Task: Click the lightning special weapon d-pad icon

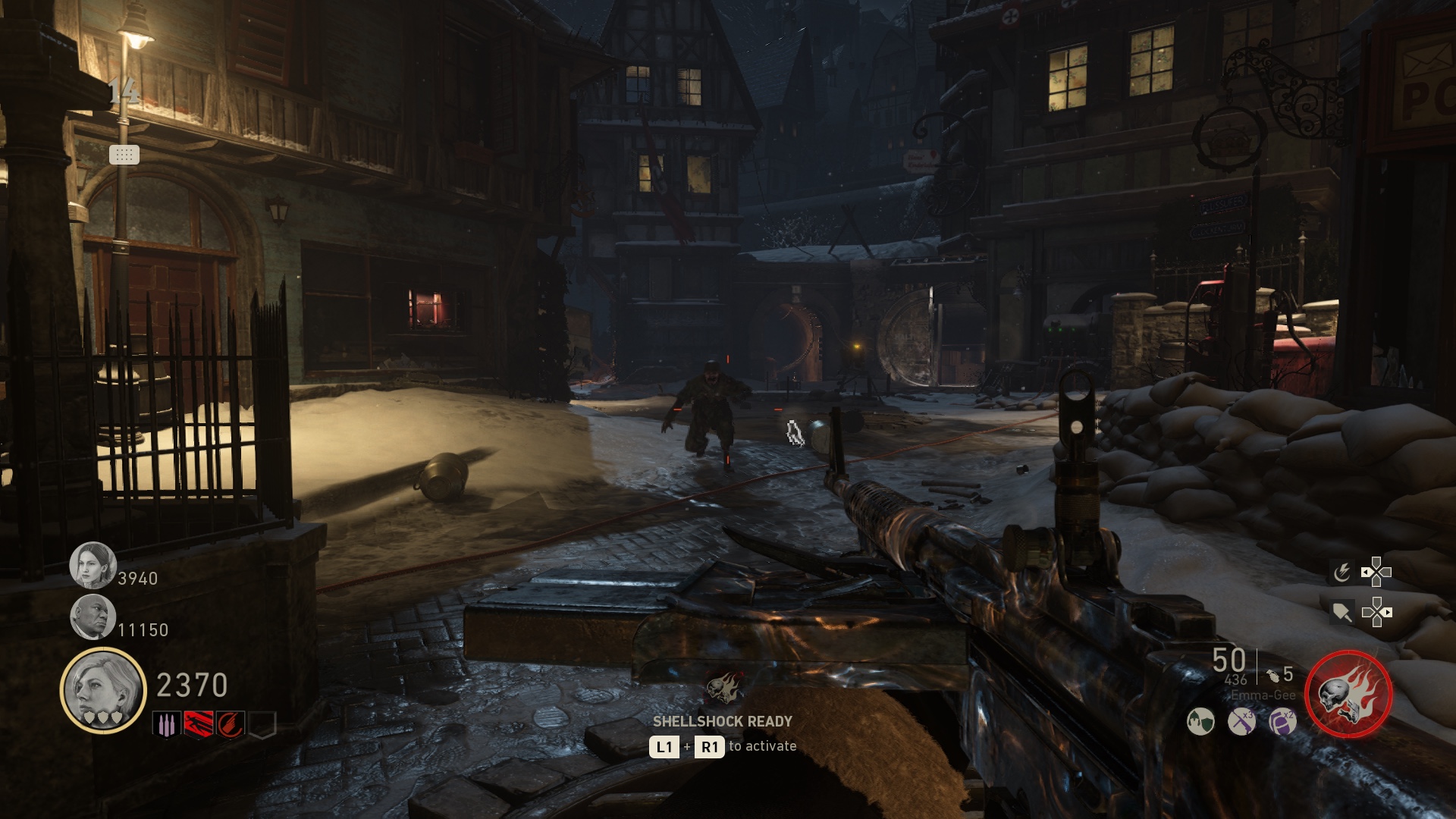Action: point(1342,572)
